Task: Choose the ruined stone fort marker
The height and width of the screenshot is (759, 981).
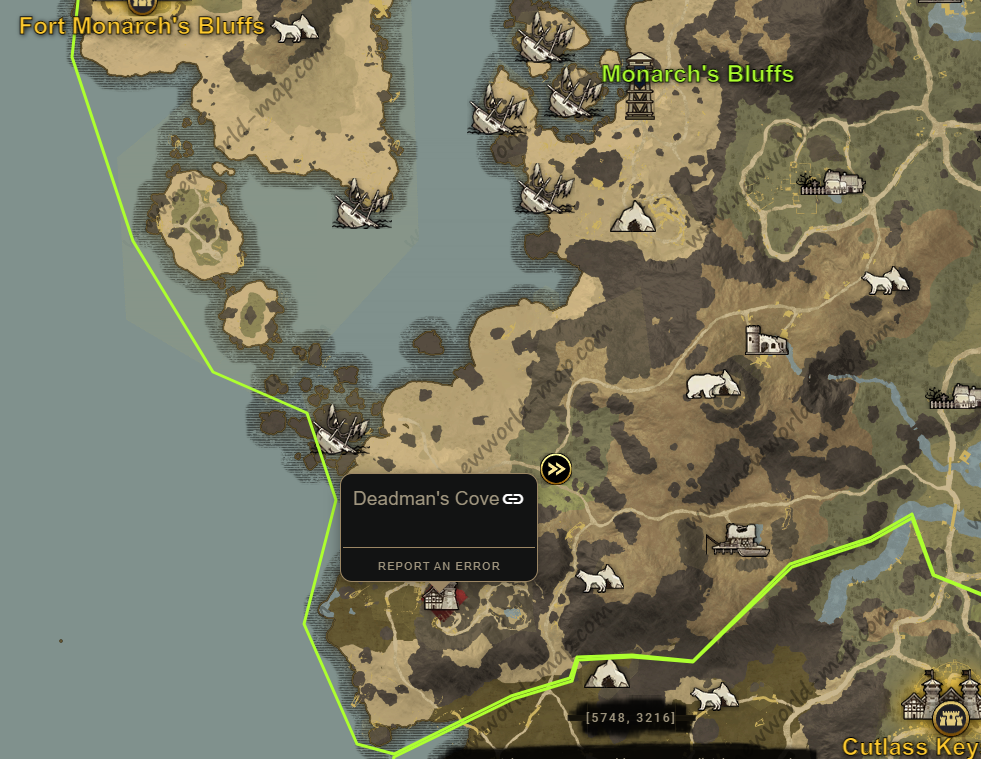Action: [765, 340]
